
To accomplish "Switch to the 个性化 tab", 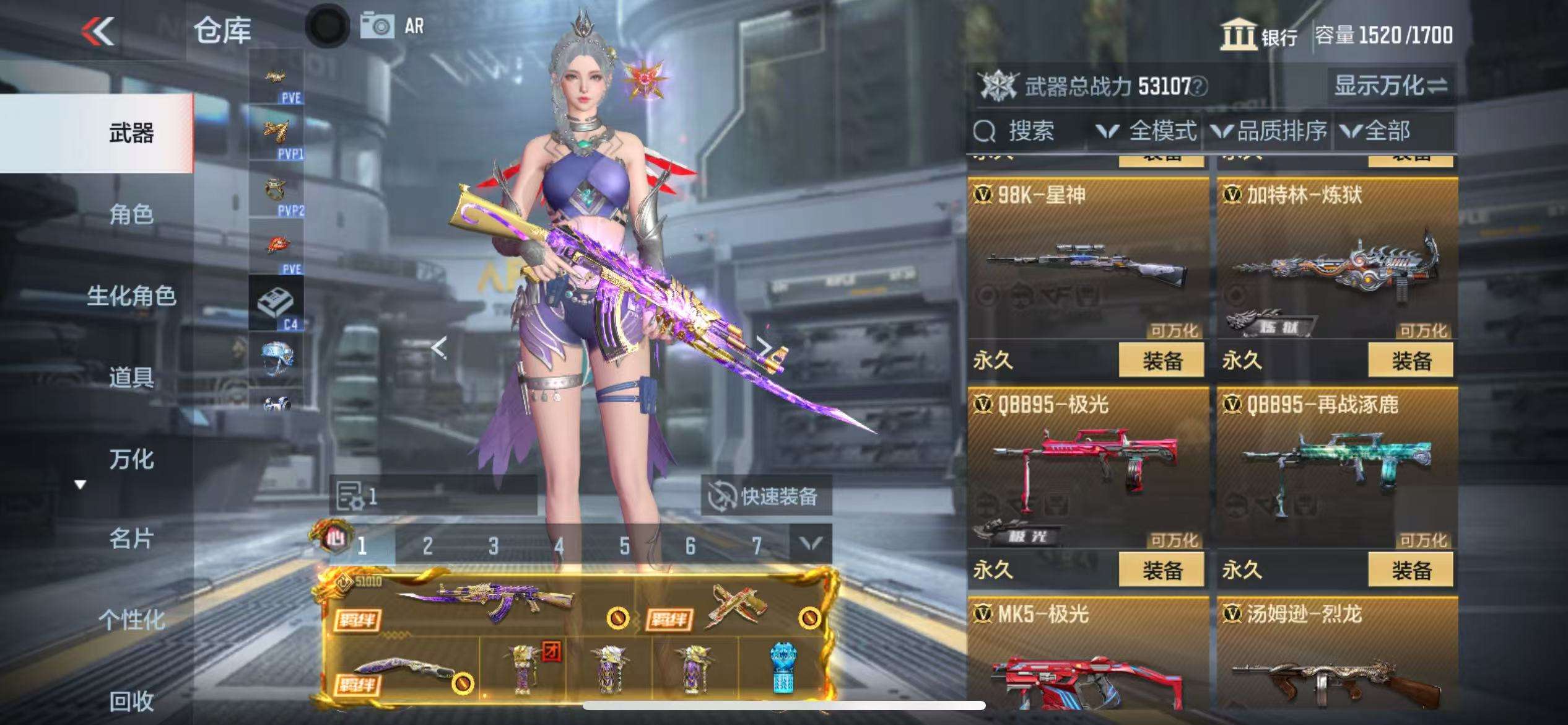I will (x=131, y=620).
